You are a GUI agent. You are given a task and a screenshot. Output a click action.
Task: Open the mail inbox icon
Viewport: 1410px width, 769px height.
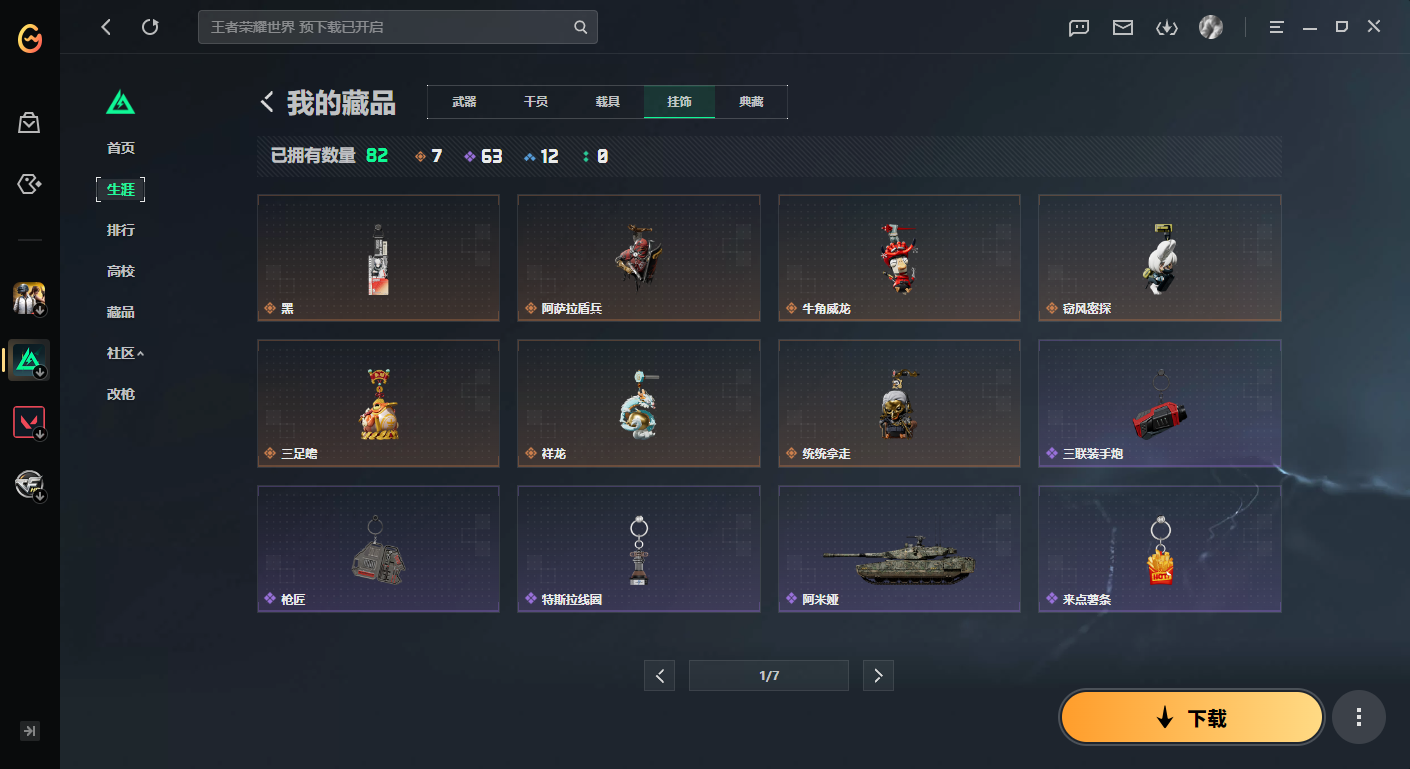[1122, 28]
